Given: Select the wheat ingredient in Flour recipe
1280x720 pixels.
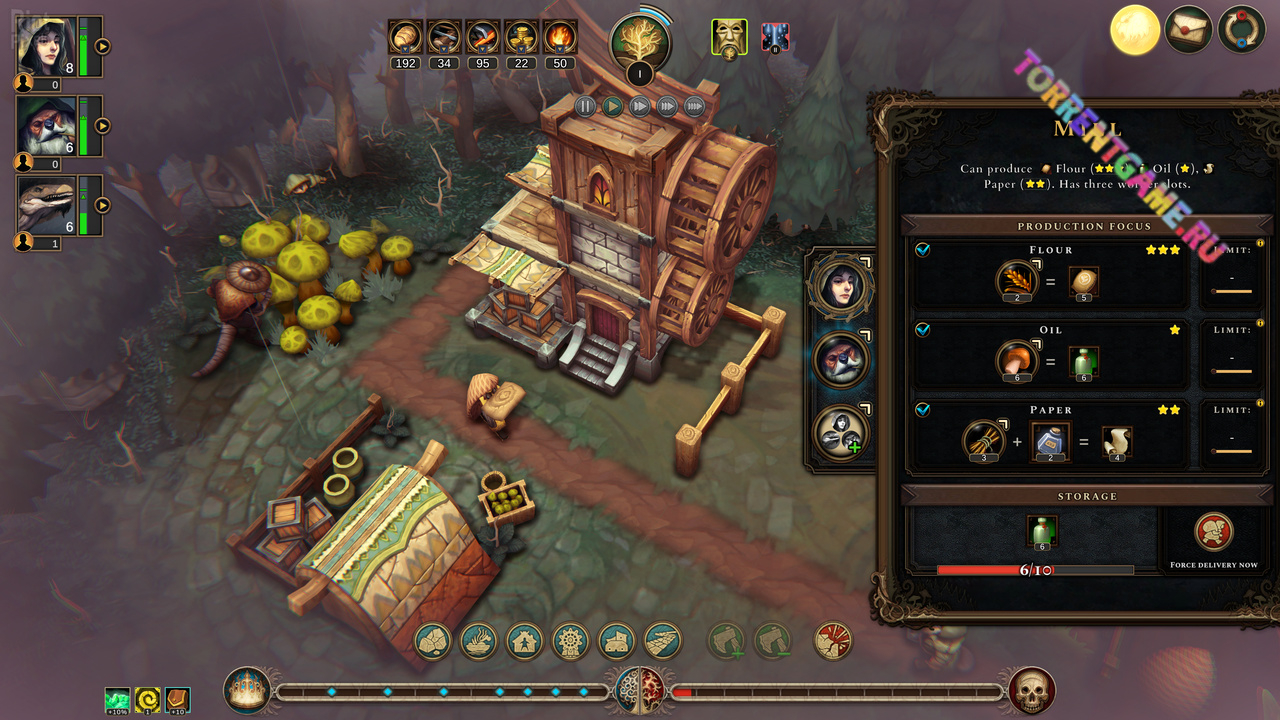Looking at the screenshot, I should point(1016,281).
